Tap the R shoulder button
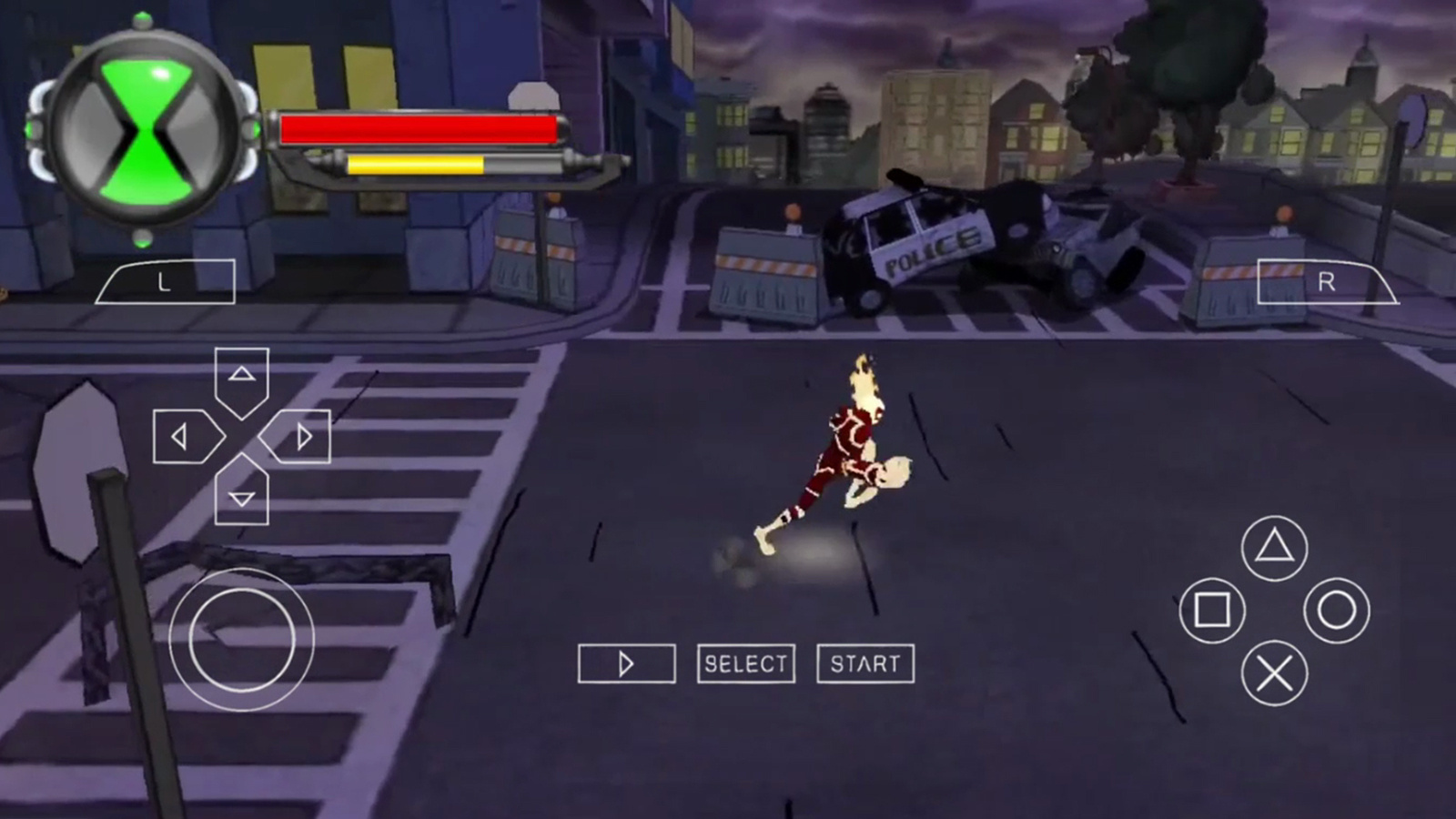The image size is (1456, 819). tap(1326, 282)
